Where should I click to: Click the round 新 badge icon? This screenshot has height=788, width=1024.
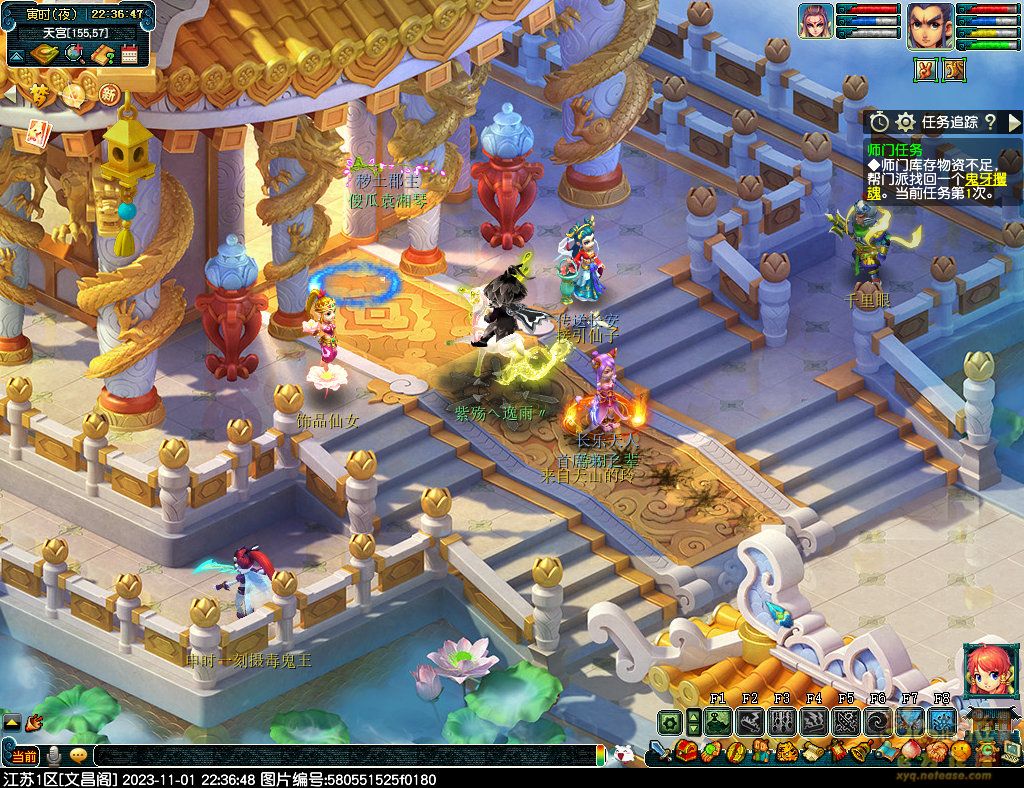(x=109, y=95)
